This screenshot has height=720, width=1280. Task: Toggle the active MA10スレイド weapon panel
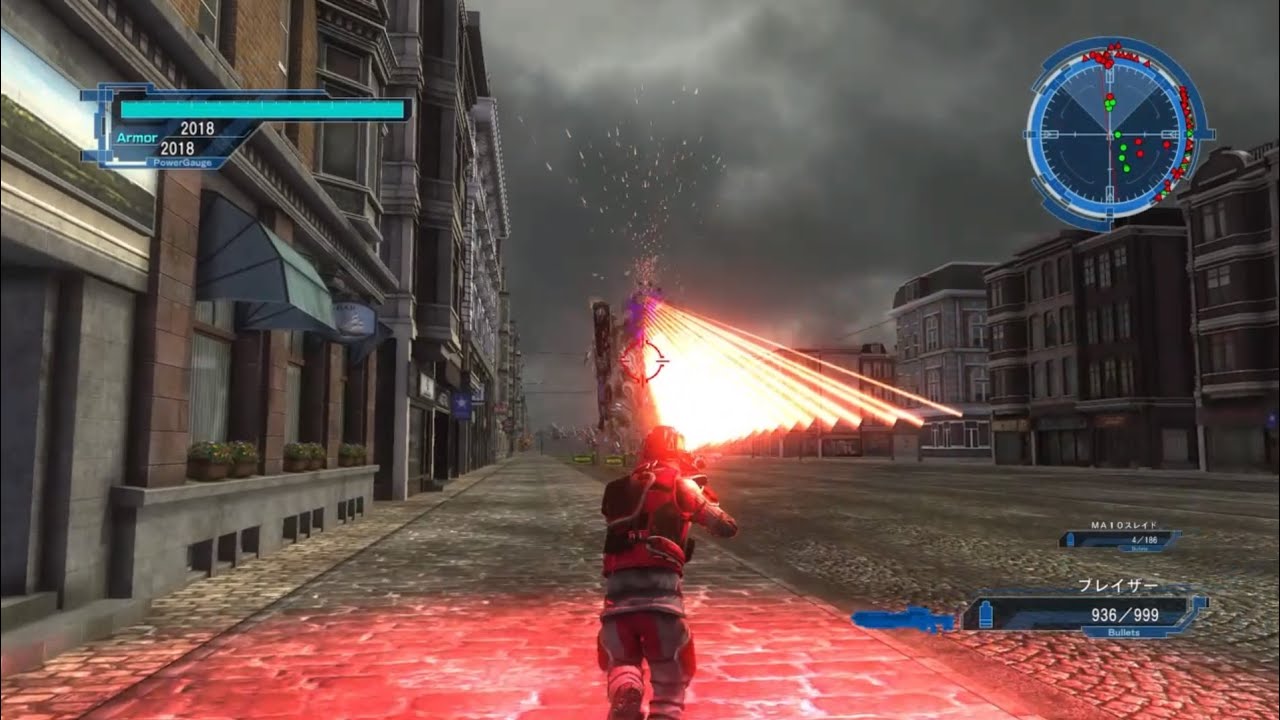pos(1120,540)
